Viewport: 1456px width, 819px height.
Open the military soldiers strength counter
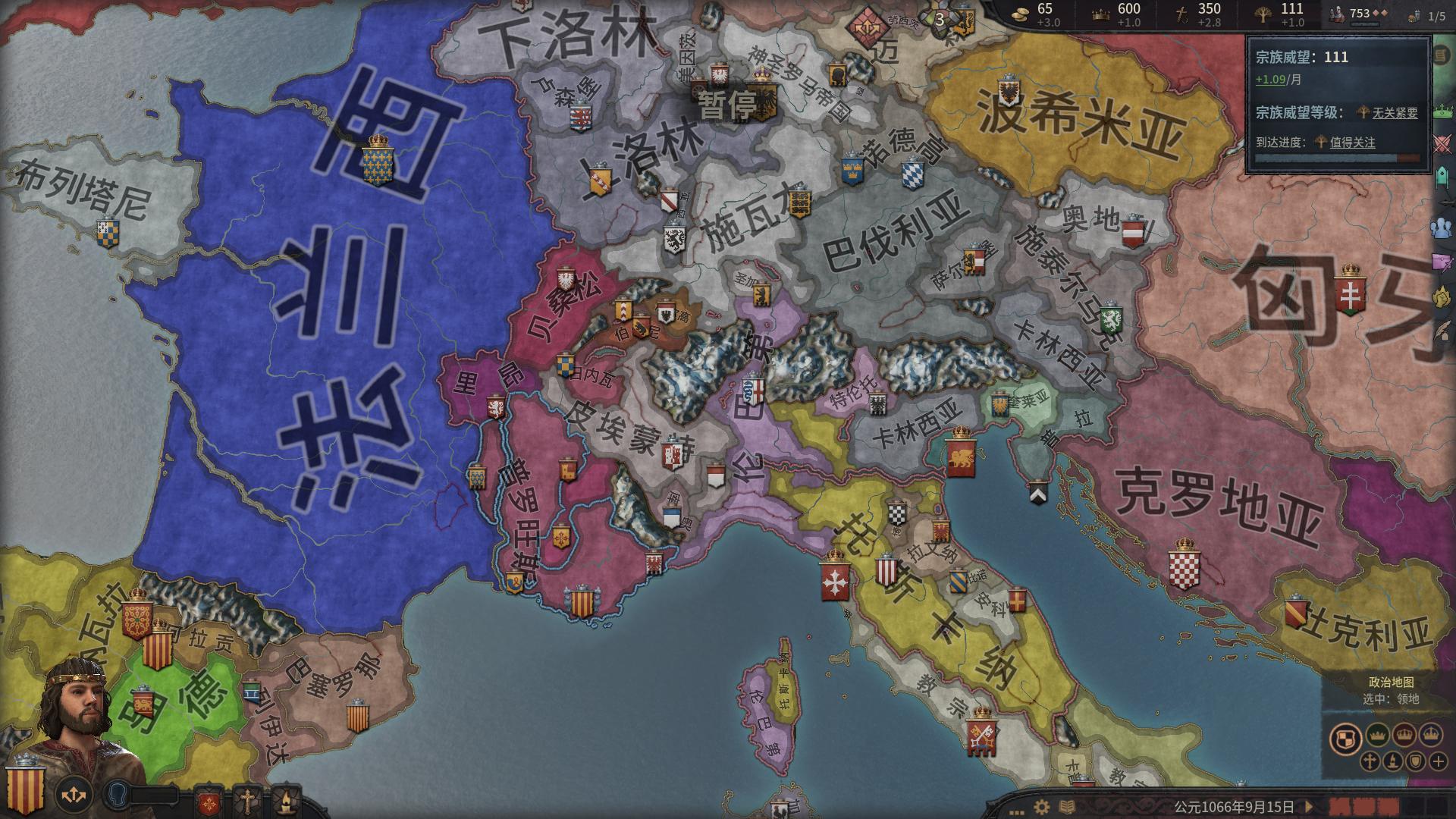pyautogui.click(x=1359, y=14)
